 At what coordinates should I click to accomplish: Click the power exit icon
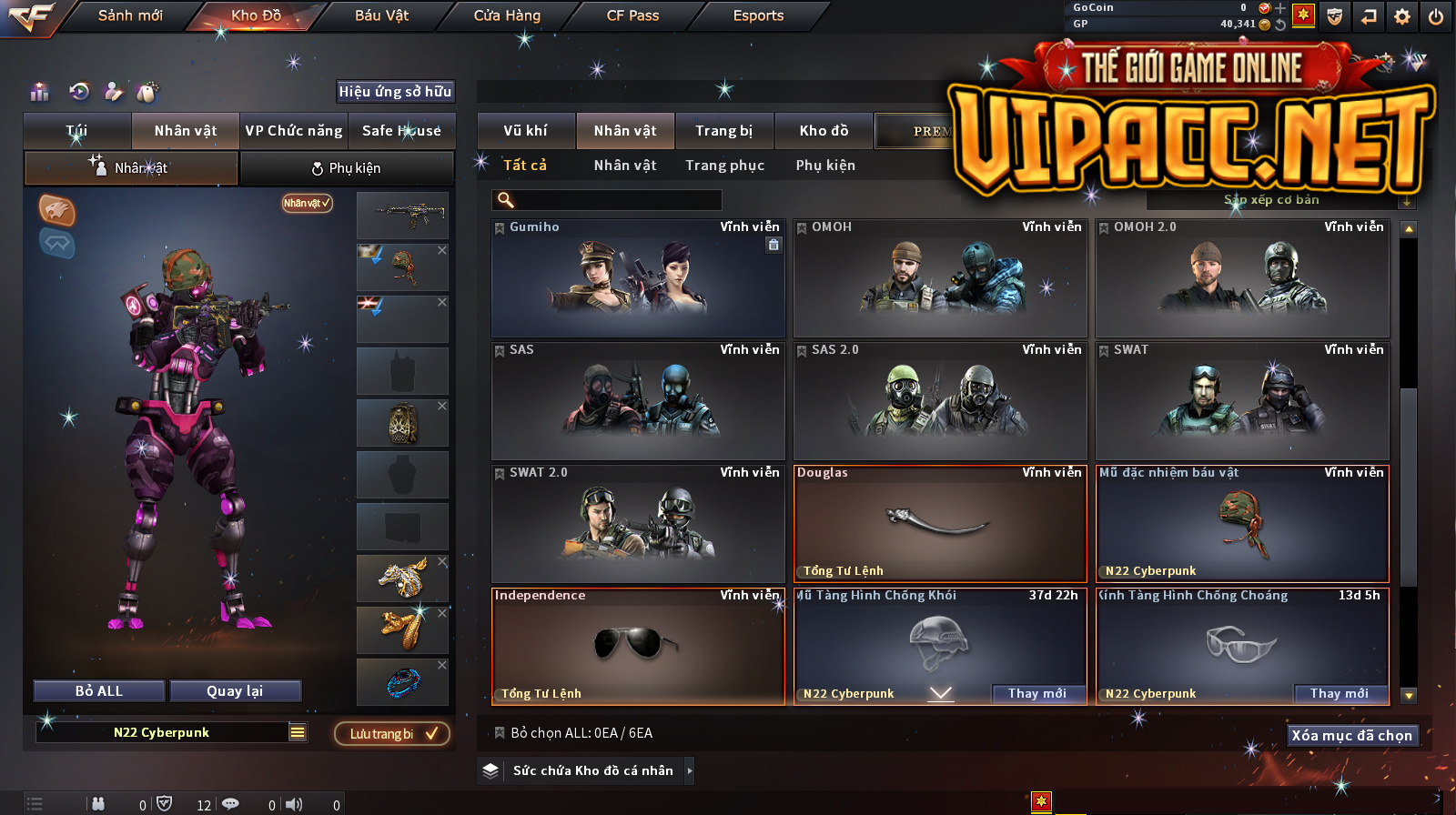(1436, 16)
